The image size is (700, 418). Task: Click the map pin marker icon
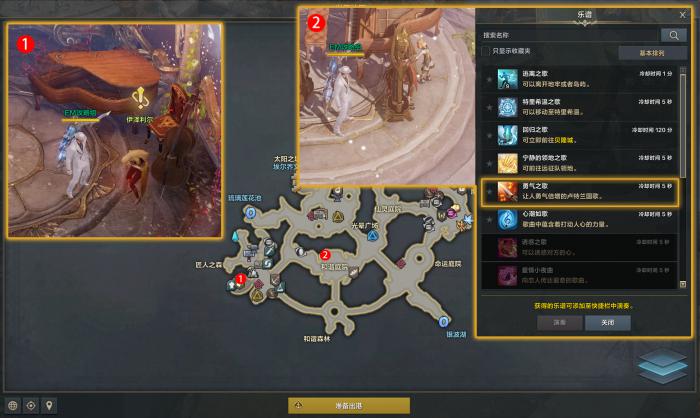49,406
